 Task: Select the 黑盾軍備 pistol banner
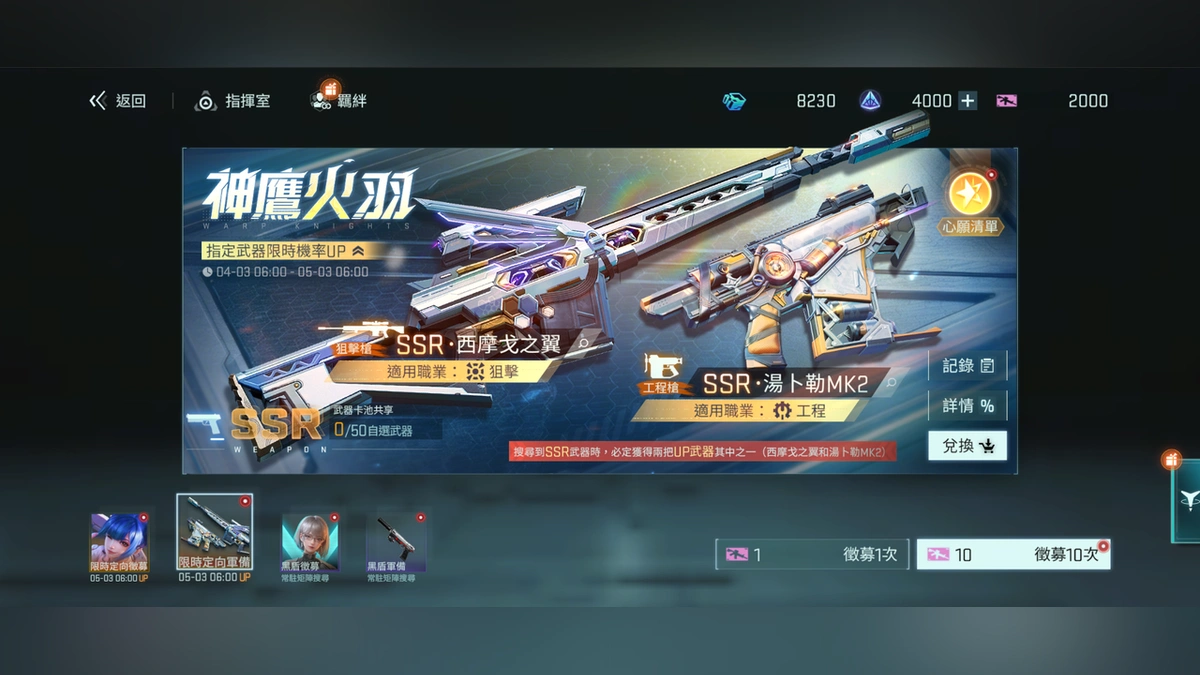[397, 543]
